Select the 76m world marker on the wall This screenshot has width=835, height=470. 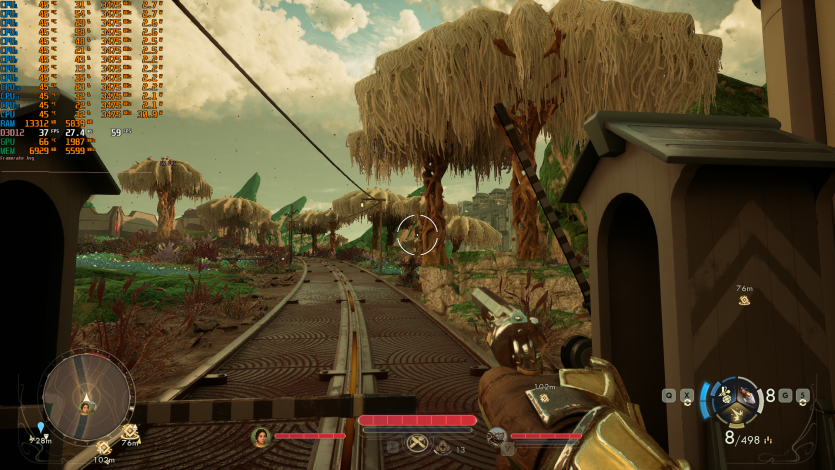[x=744, y=300]
